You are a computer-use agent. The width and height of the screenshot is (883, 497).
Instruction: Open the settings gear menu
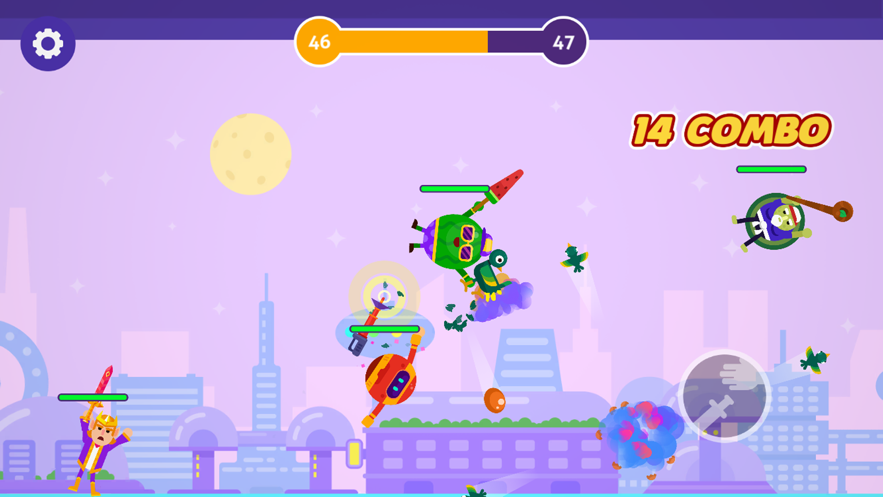point(48,44)
